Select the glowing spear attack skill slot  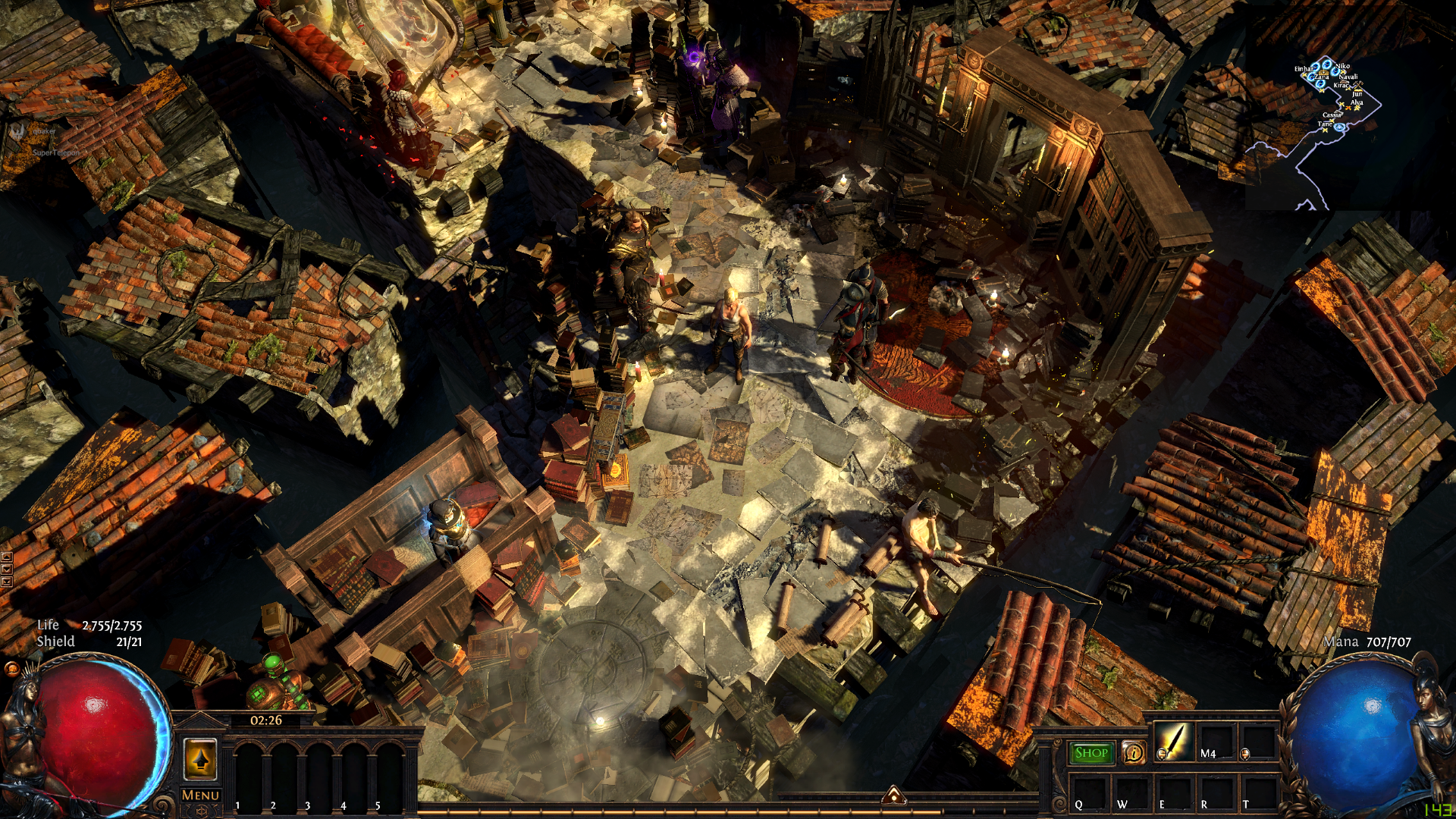click(x=1172, y=741)
